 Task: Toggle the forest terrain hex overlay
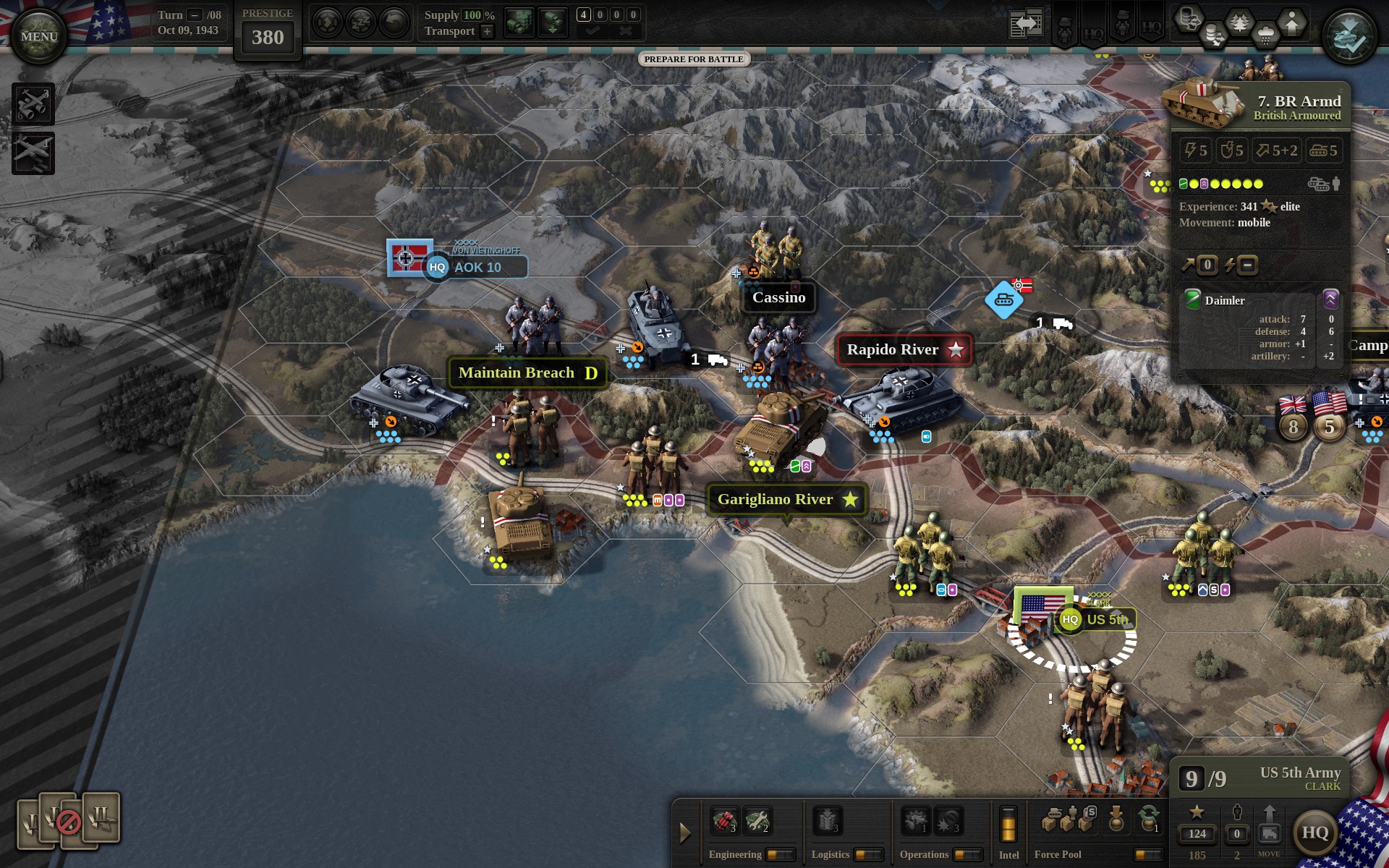(x=1239, y=22)
